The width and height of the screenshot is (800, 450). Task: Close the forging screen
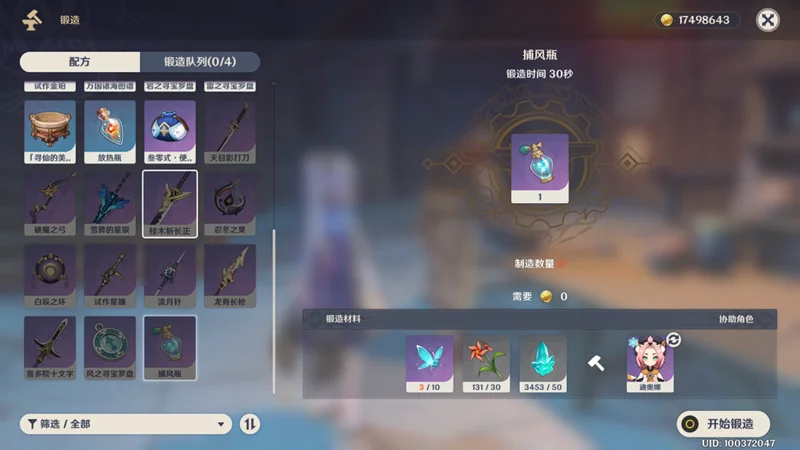767,20
